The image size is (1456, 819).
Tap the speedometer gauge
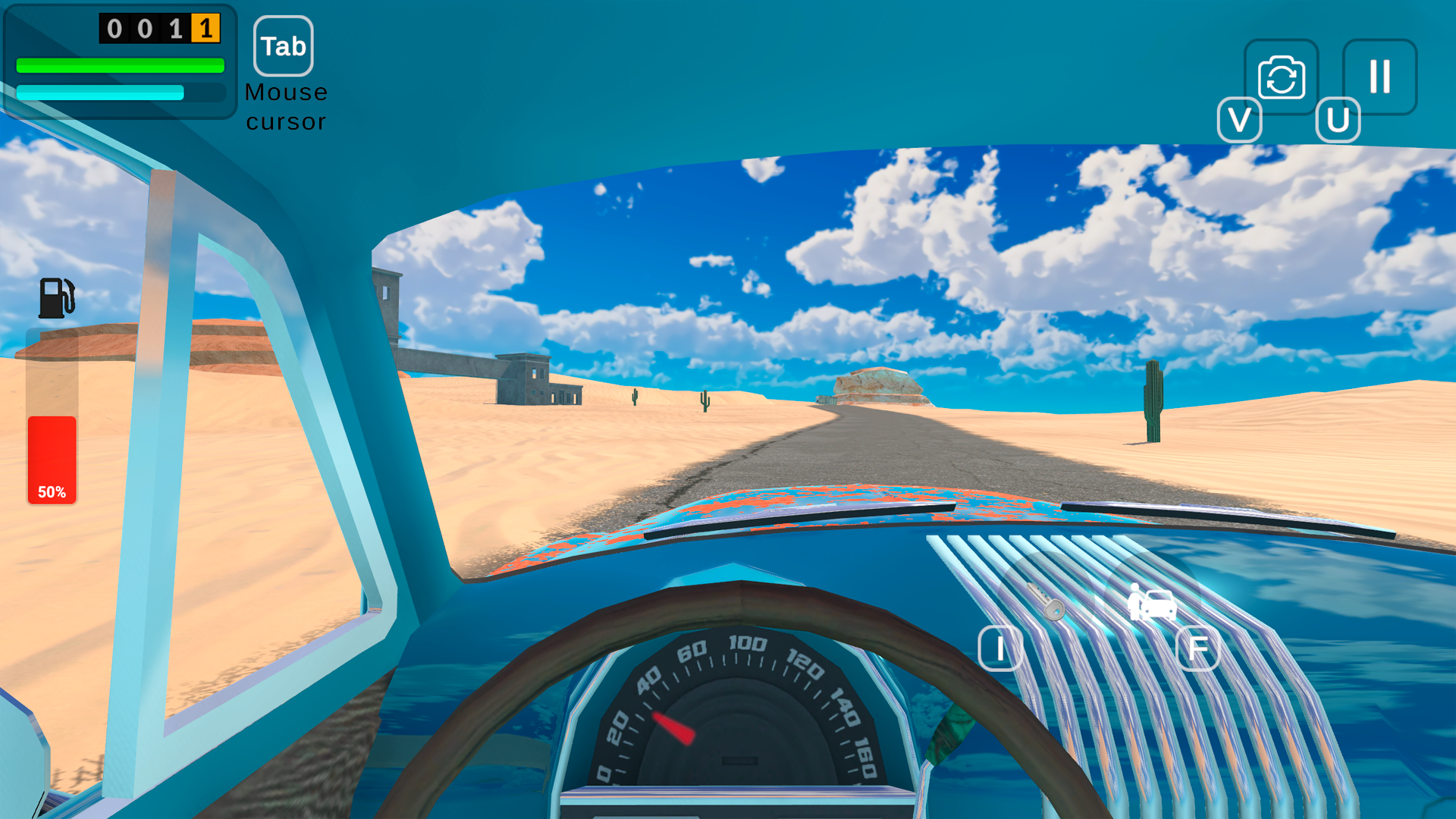click(x=739, y=728)
